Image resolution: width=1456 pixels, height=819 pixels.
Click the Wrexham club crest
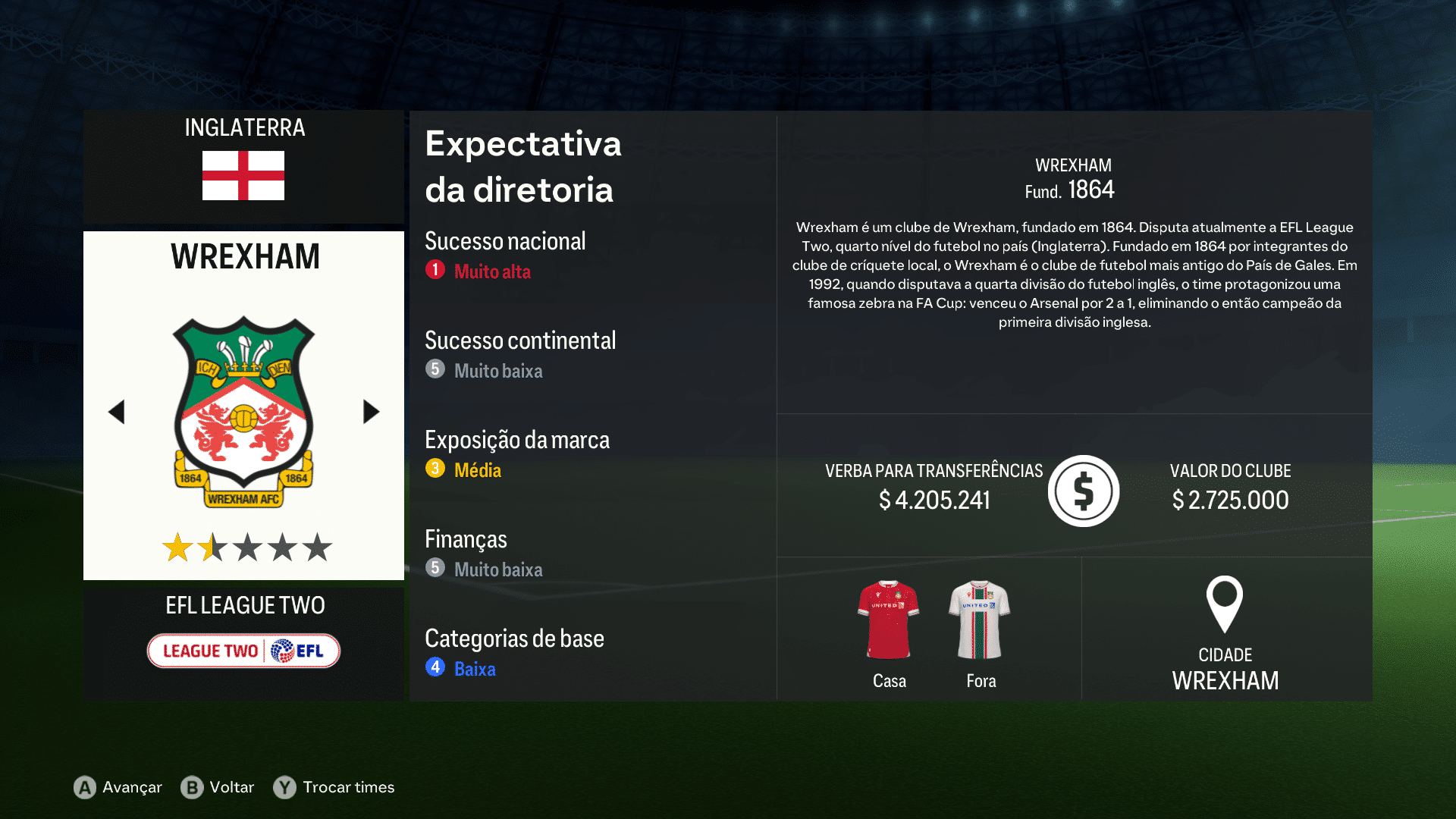[x=243, y=406]
